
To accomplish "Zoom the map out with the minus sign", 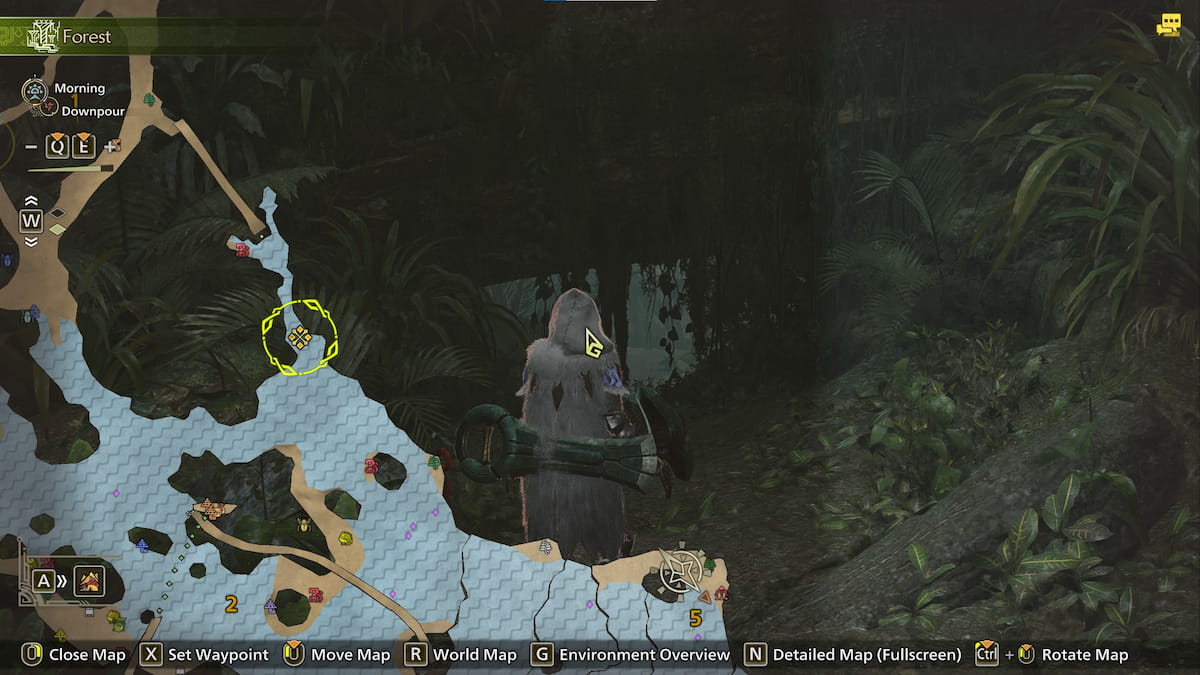I will pos(31,148).
